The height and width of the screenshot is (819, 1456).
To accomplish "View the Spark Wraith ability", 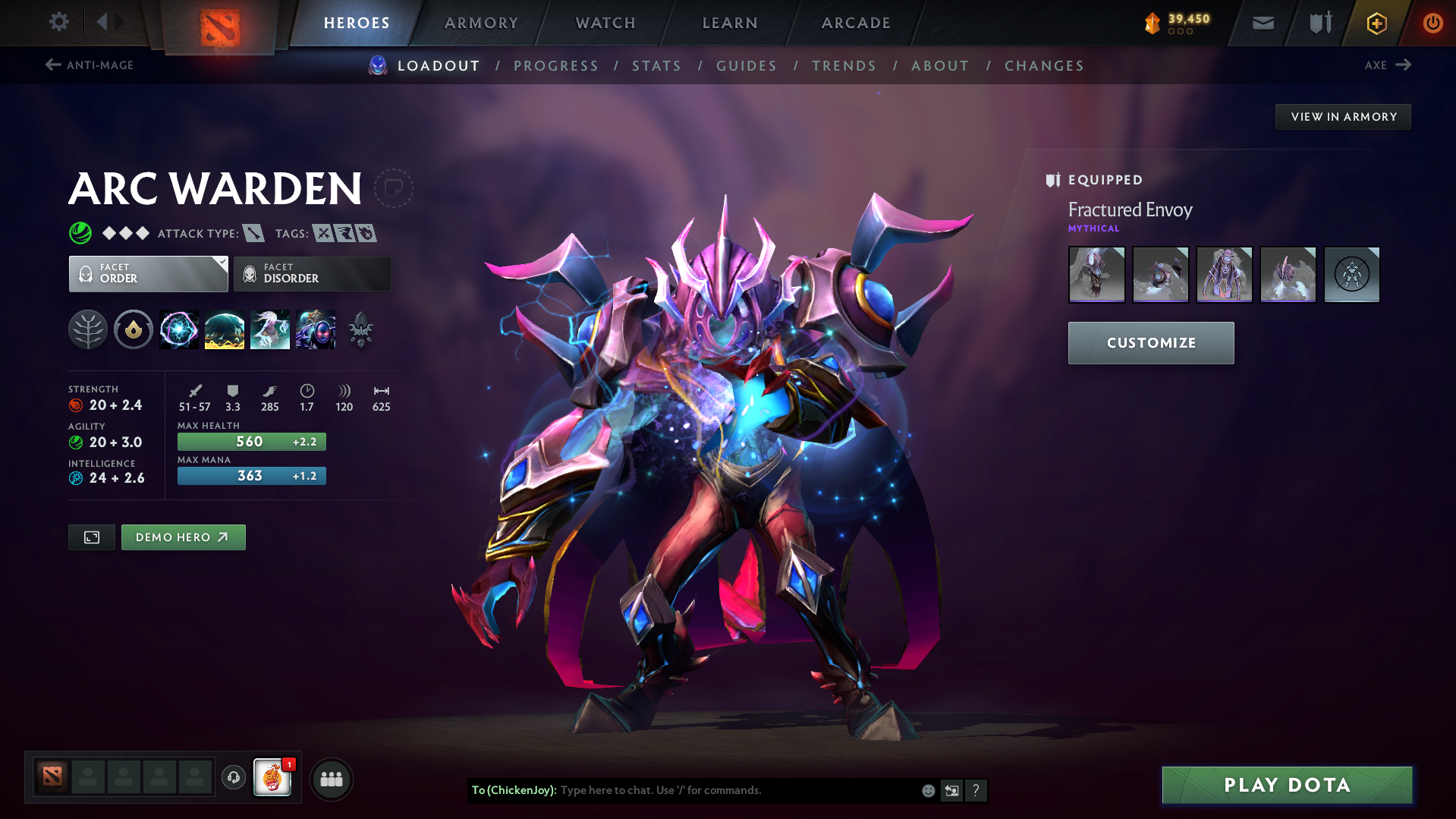I will point(270,329).
